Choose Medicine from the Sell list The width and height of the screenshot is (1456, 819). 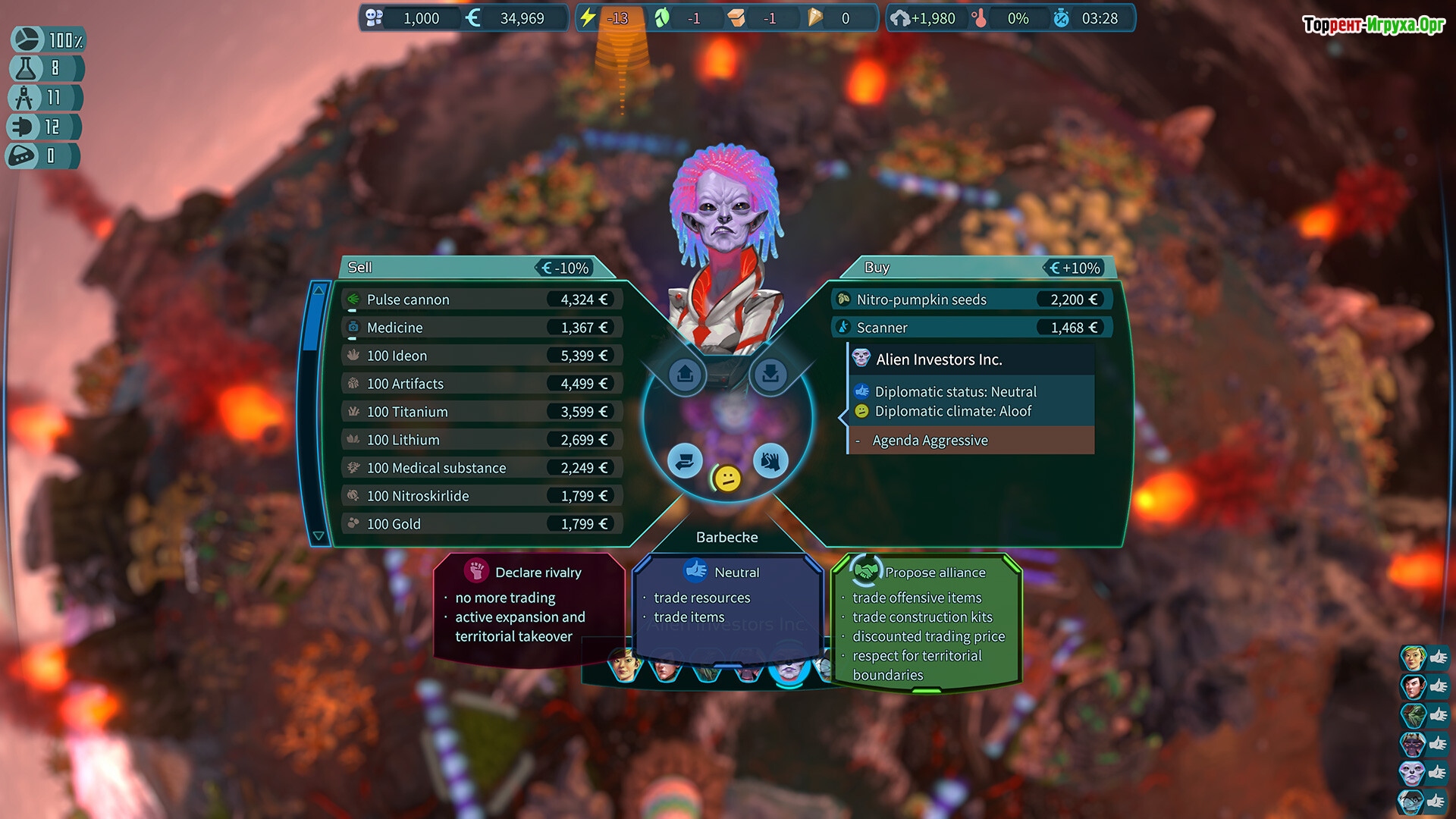pyautogui.click(x=482, y=328)
